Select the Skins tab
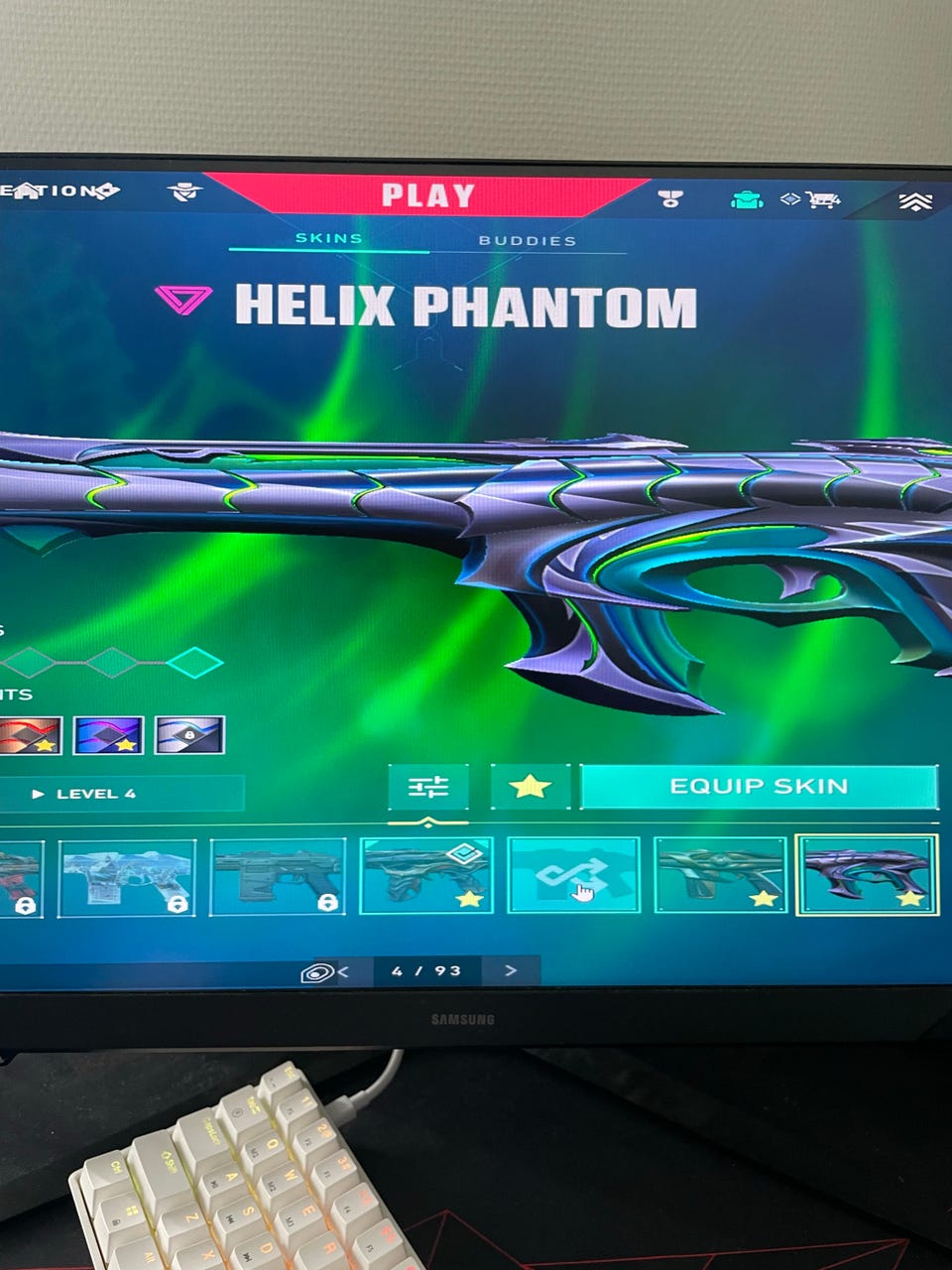This screenshot has width=952, height=1270. tap(329, 238)
